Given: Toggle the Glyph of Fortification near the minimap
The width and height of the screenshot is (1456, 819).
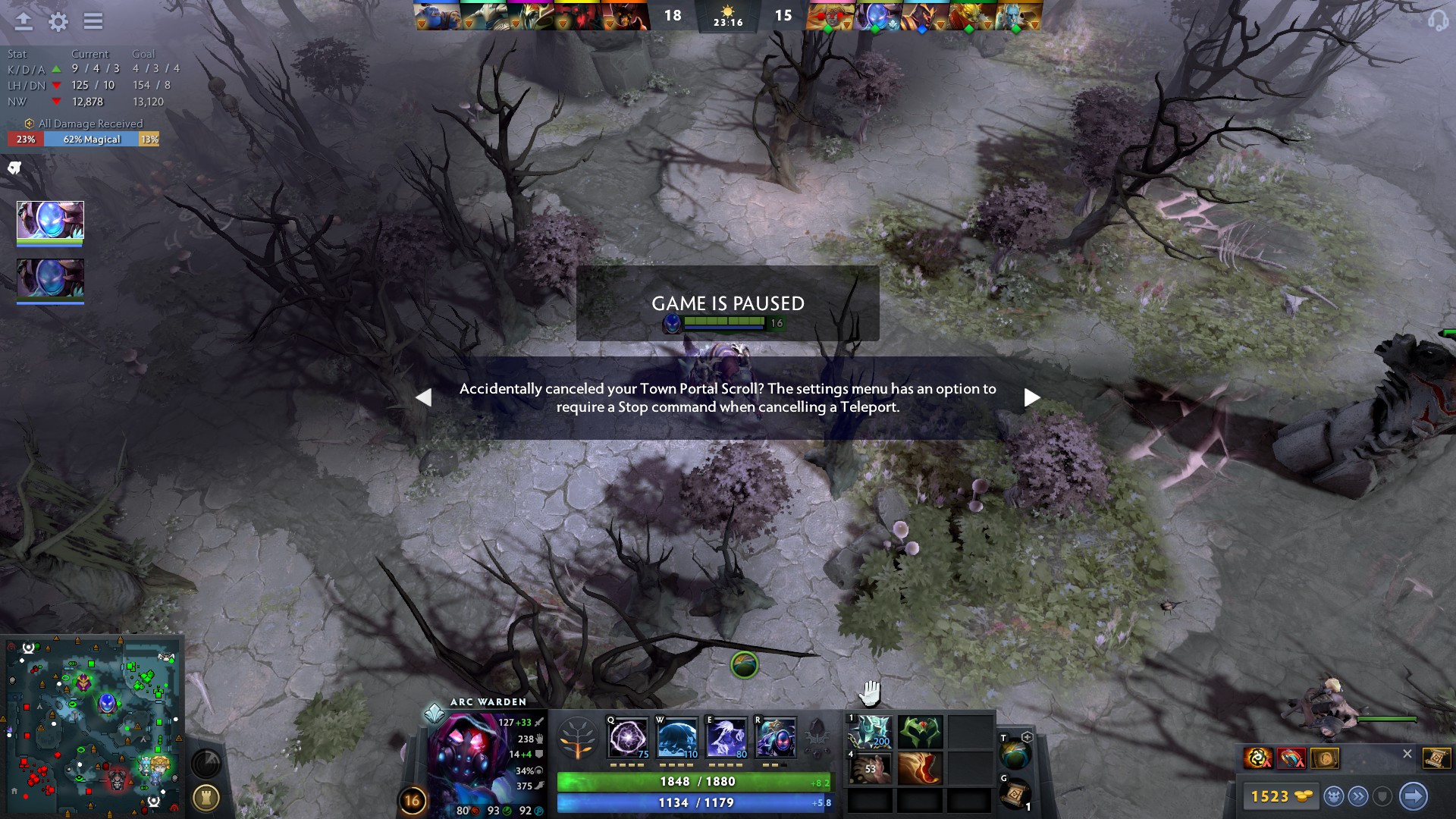Looking at the screenshot, I should click(x=206, y=798).
